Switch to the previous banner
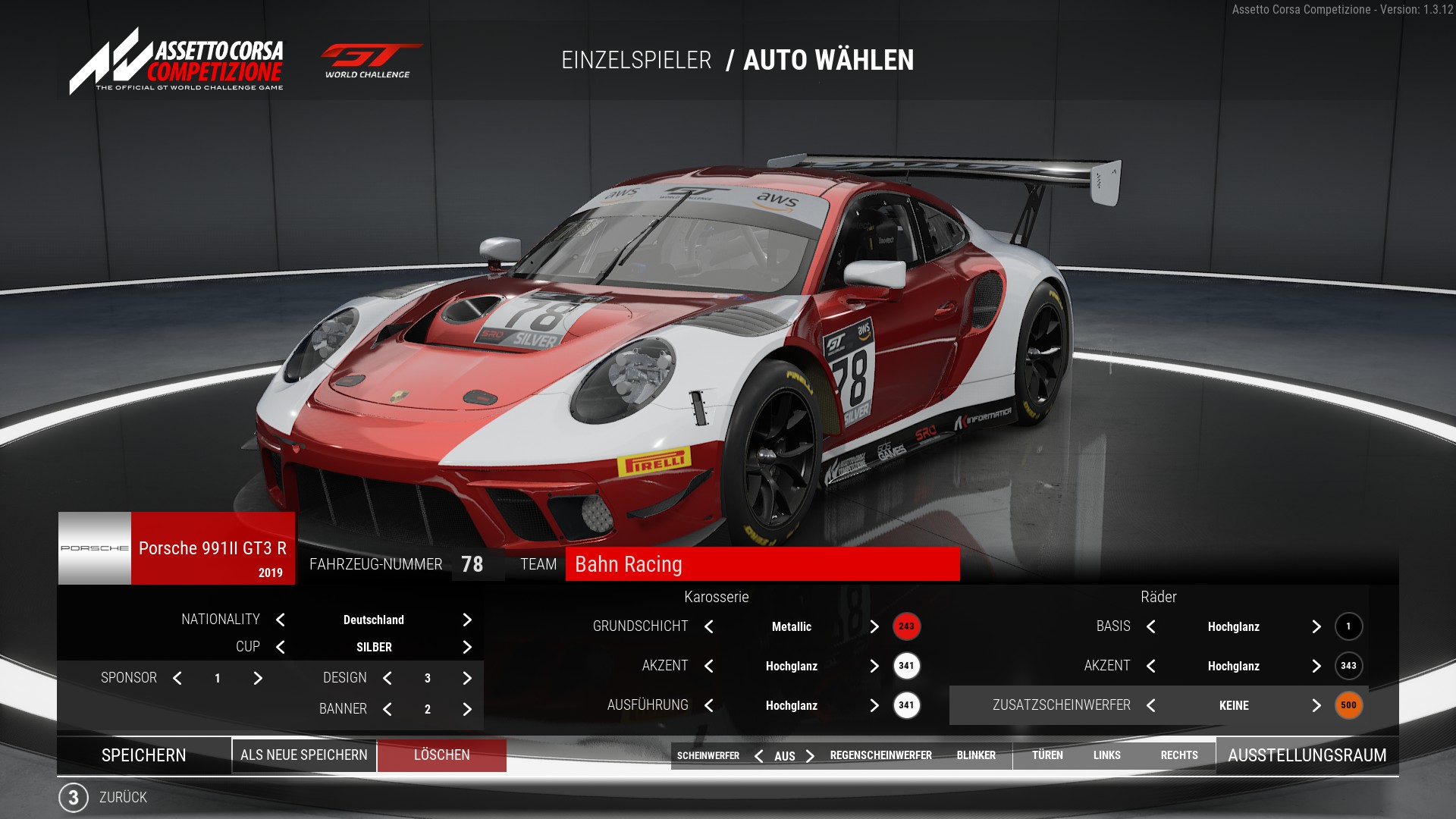1456x819 pixels. point(388,710)
